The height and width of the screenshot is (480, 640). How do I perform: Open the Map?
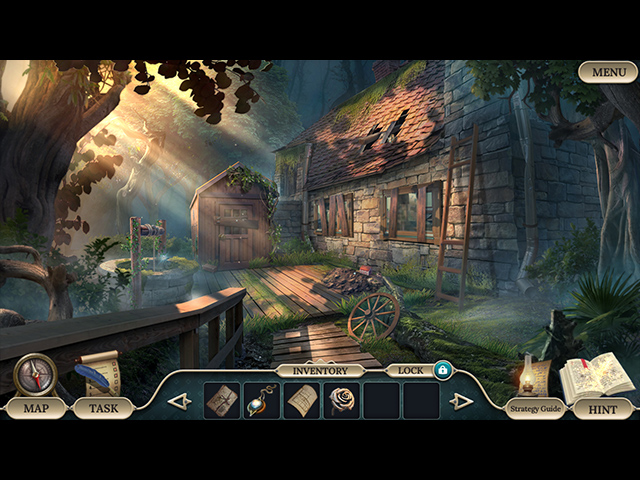point(36,408)
